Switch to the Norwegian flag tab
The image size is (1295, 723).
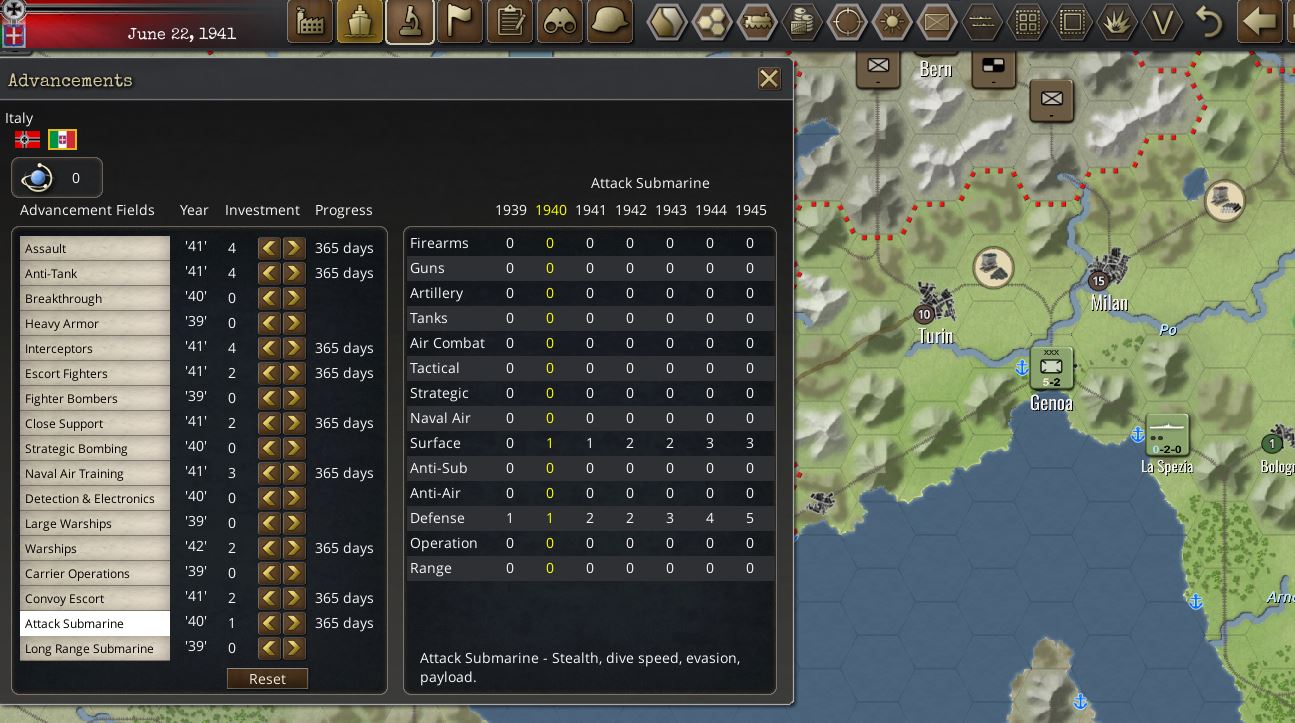point(26,139)
